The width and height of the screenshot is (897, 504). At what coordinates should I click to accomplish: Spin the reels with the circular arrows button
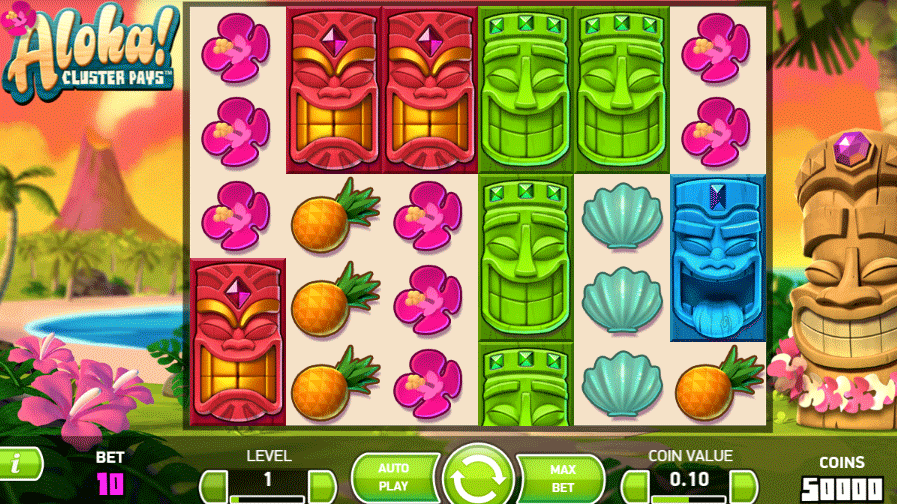pyautogui.click(x=477, y=476)
